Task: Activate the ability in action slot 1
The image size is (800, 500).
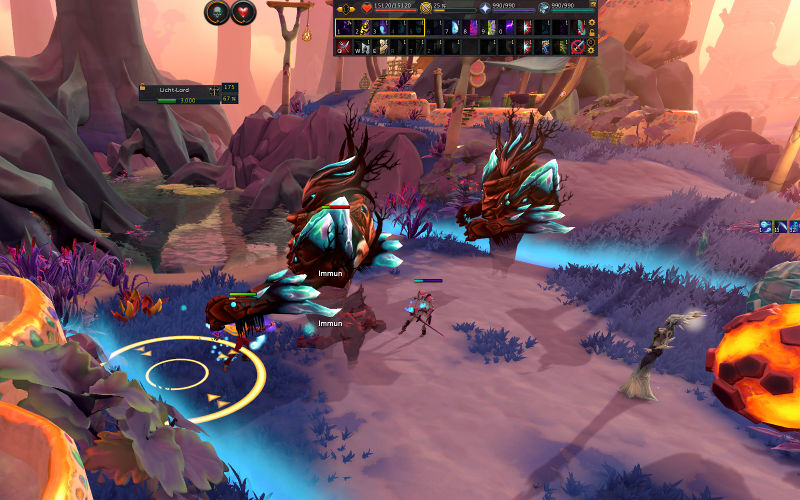Action: coord(343,28)
